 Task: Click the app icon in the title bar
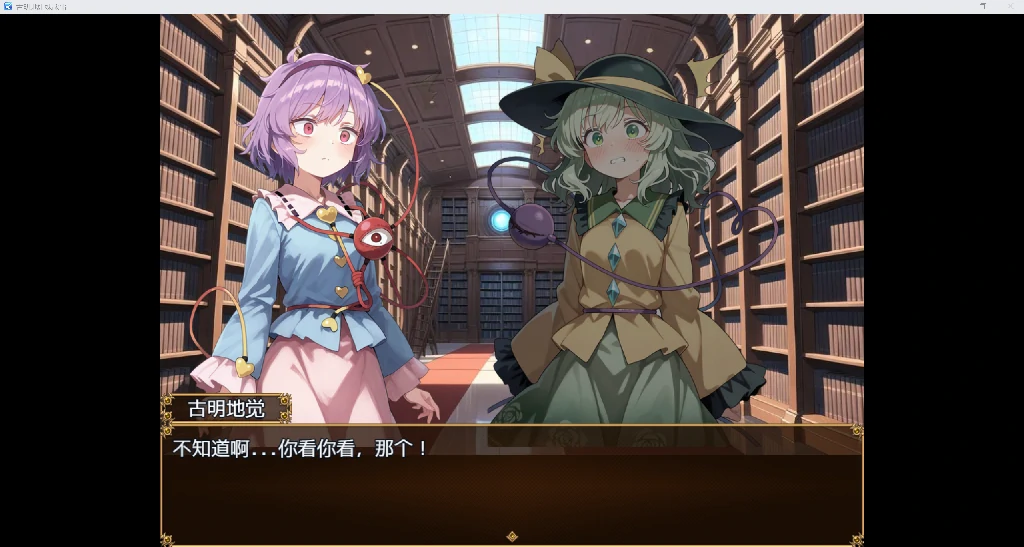pos(8,6)
